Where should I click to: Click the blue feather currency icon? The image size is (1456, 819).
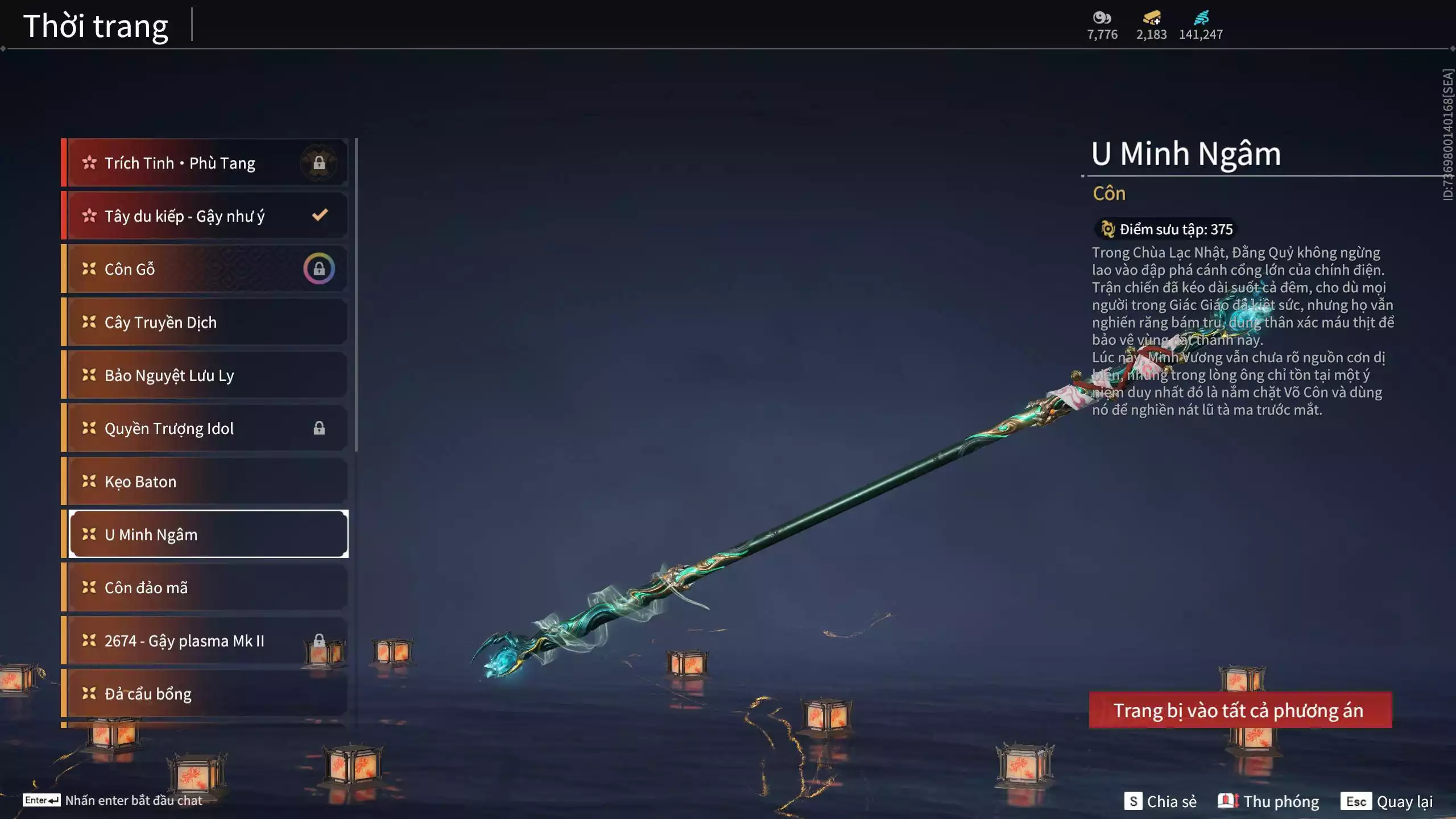1201,18
